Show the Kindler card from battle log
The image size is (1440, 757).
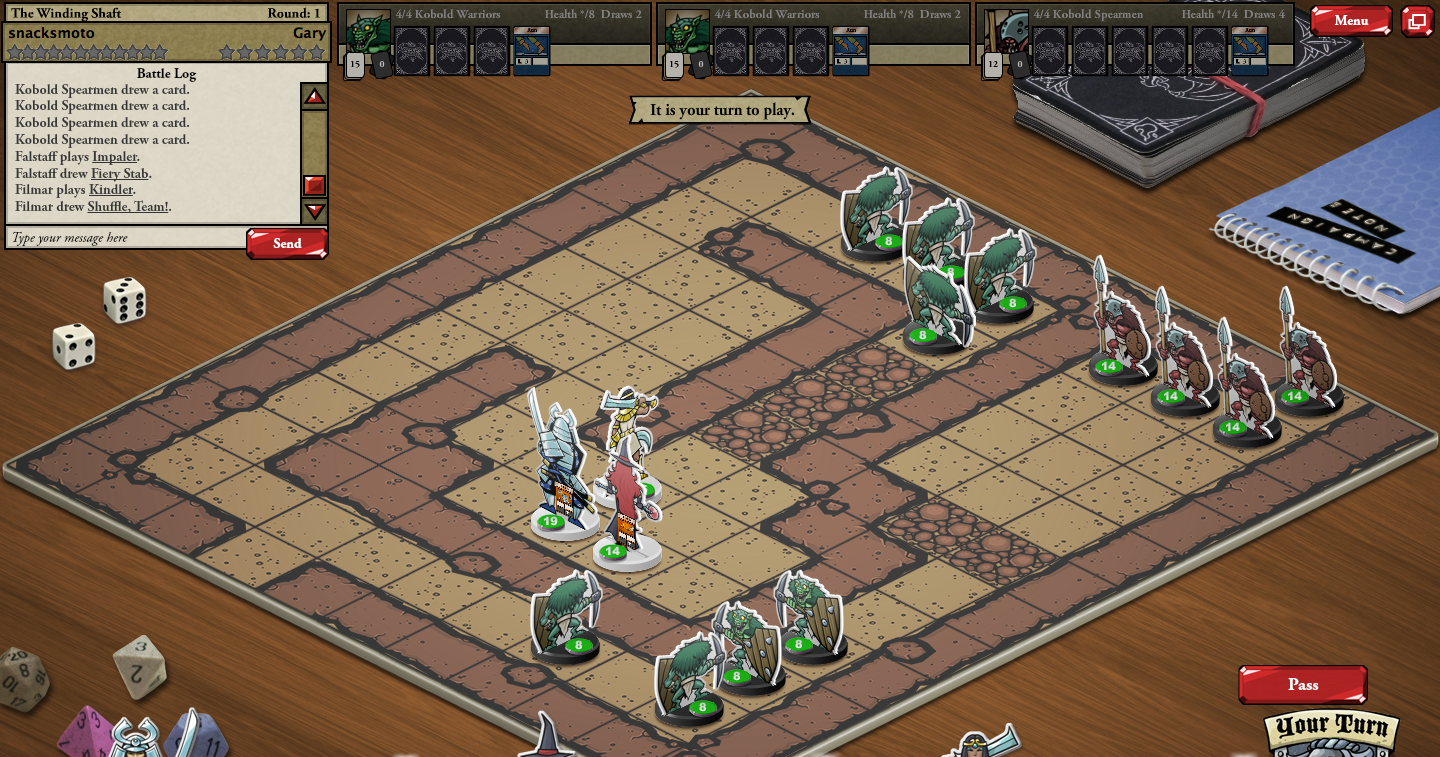point(110,190)
